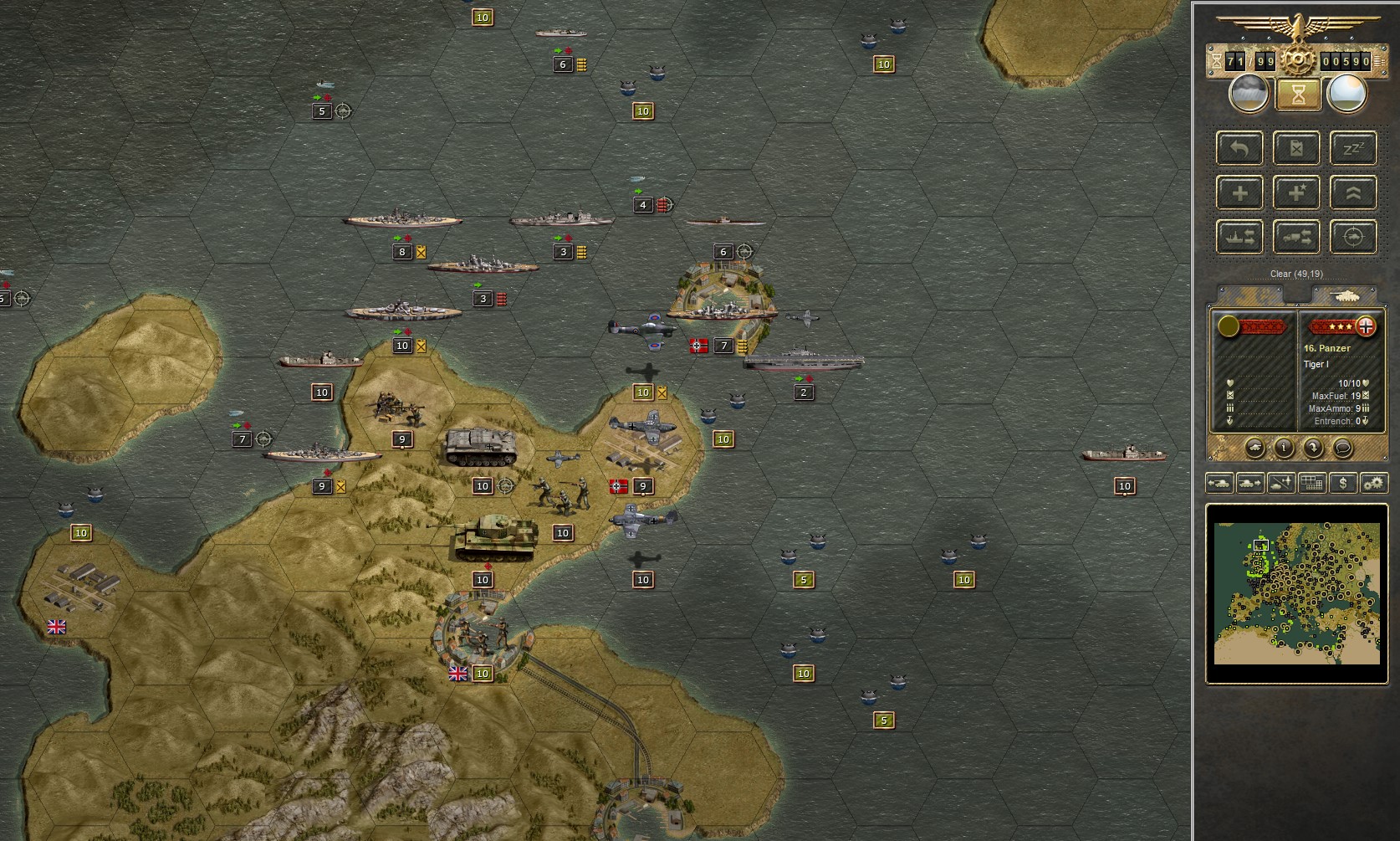Put the Tiger I unit to sleep
1400x841 pixels.
coord(1352,148)
